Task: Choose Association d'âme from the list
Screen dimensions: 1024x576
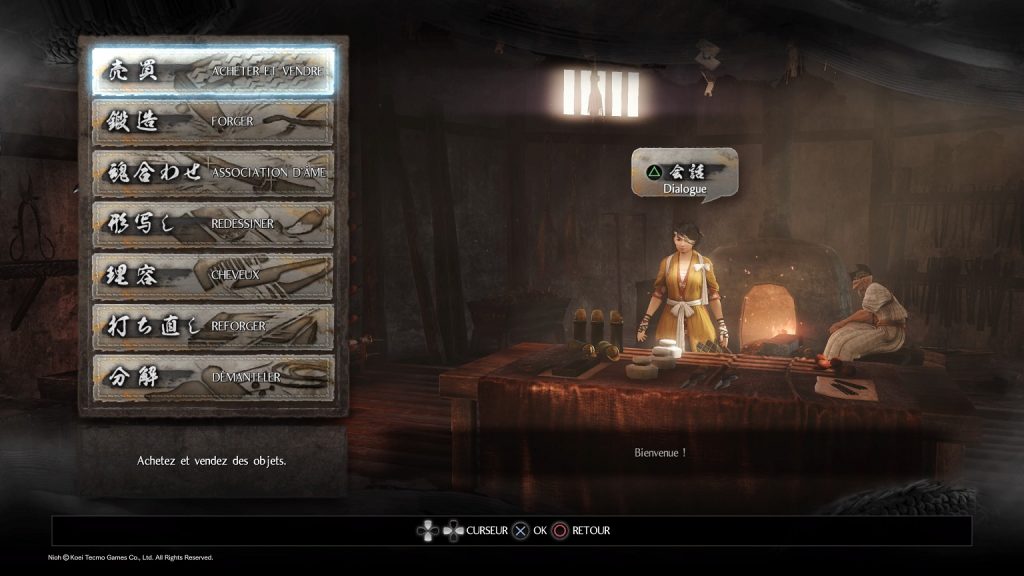Action: 213,173
